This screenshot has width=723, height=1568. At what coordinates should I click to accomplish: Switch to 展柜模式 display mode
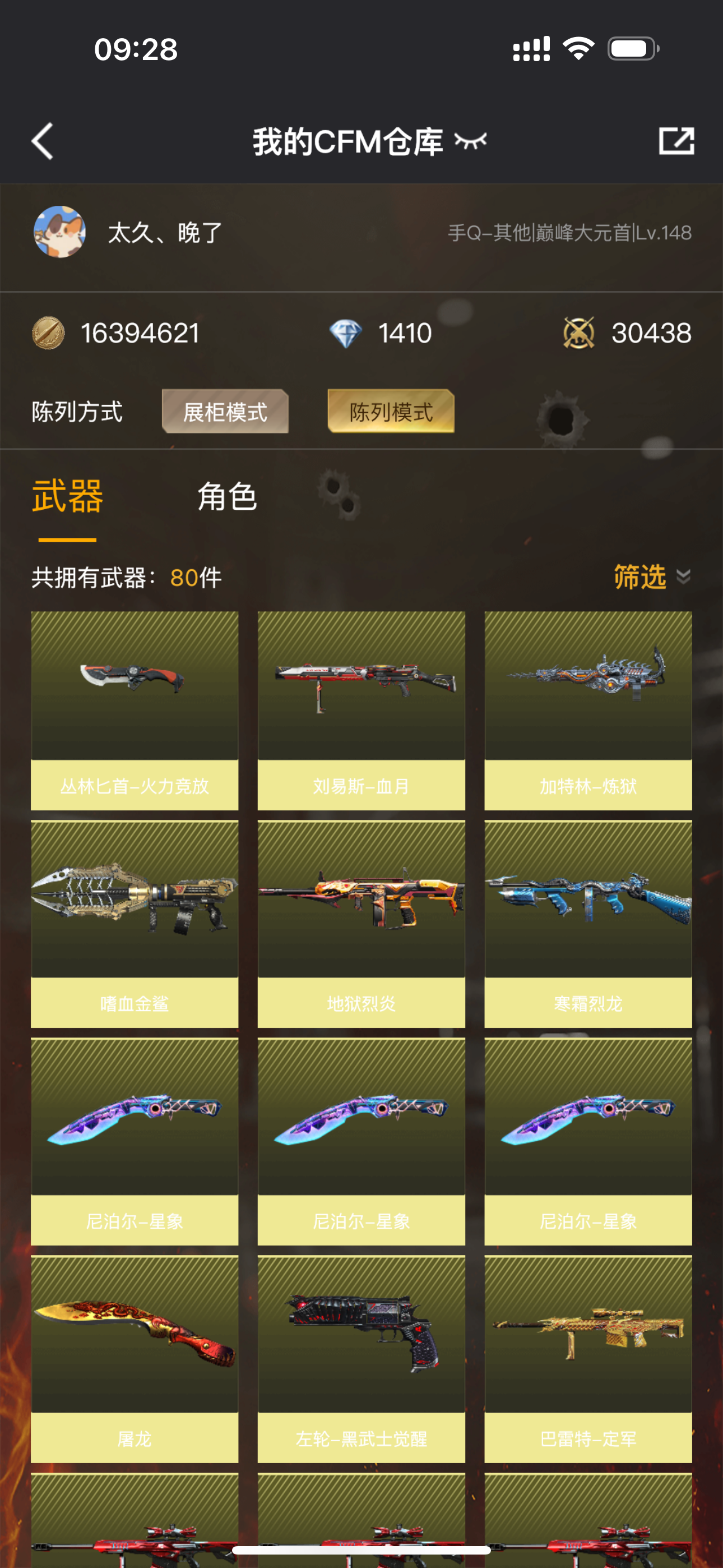(x=225, y=413)
